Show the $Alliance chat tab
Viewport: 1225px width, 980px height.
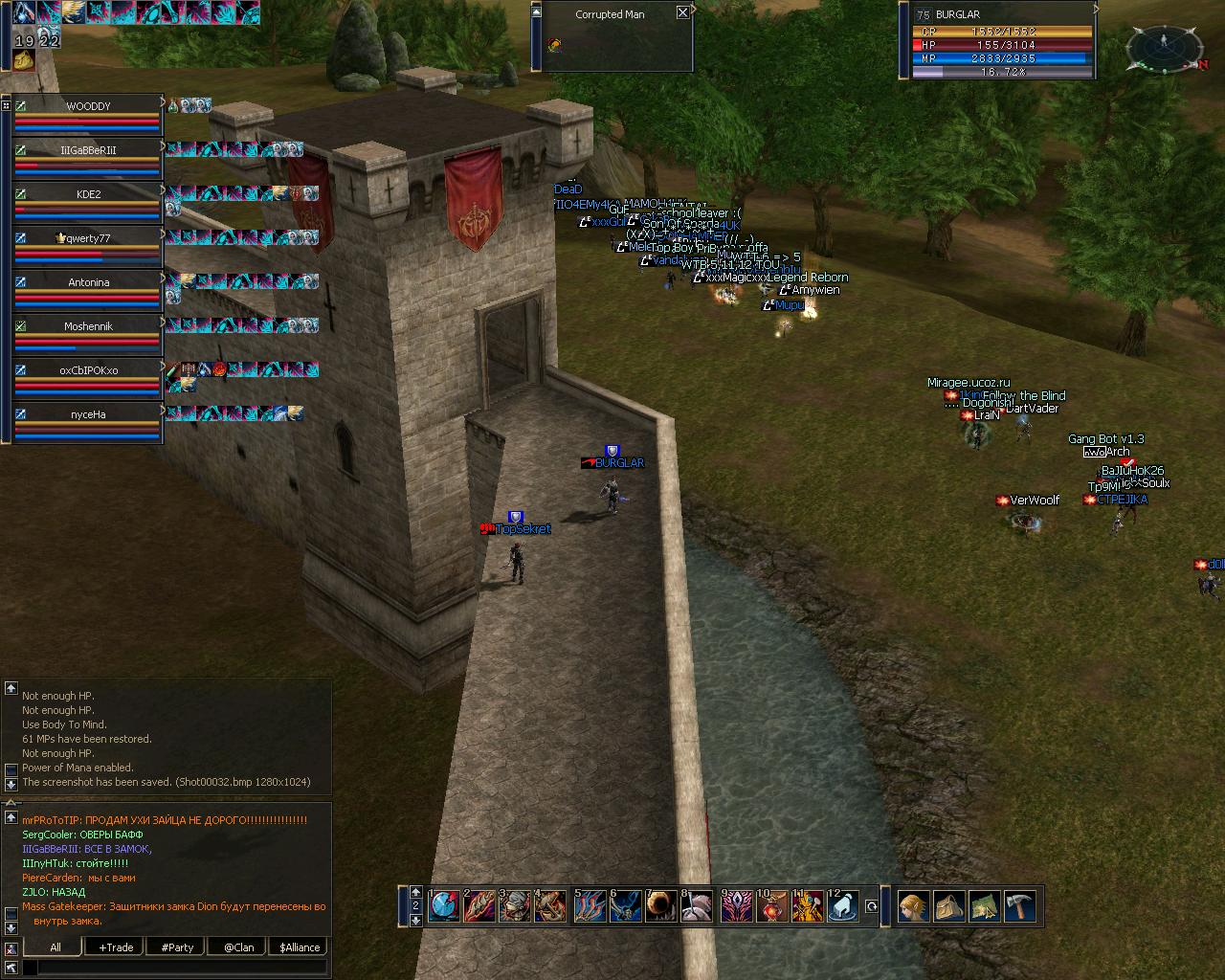click(300, 947)
